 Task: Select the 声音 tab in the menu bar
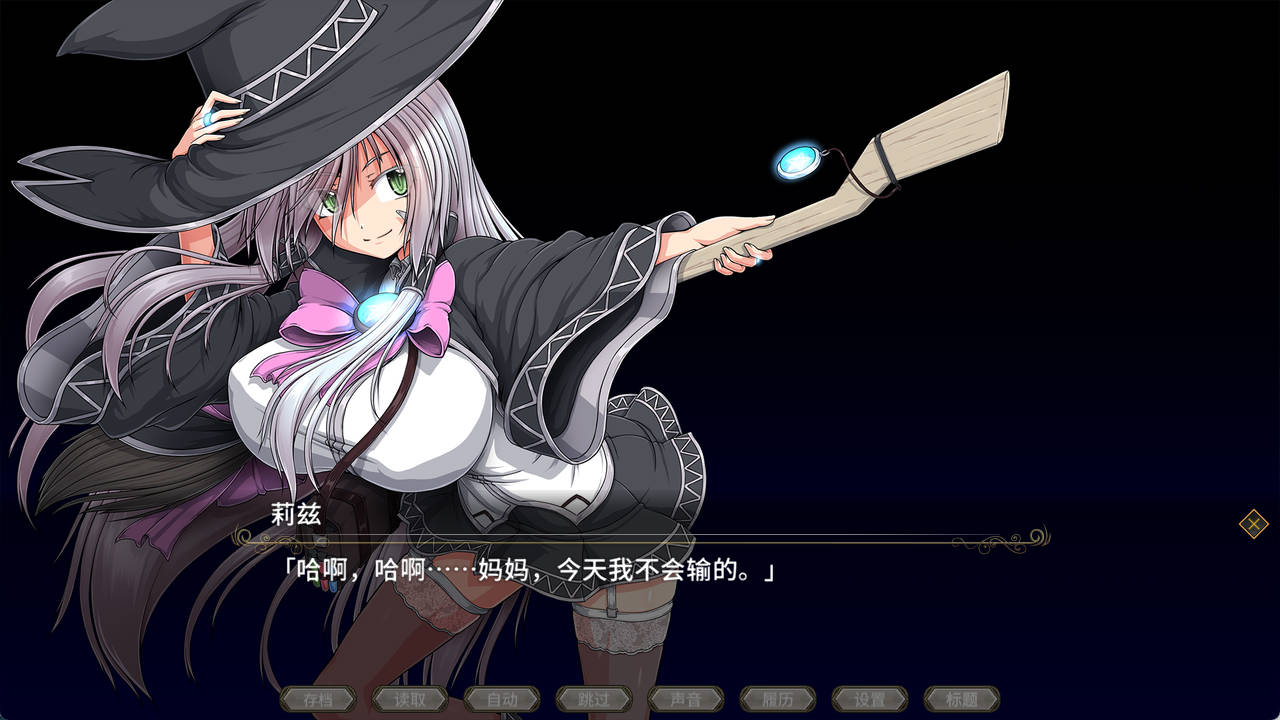click(x=685, y=700)
